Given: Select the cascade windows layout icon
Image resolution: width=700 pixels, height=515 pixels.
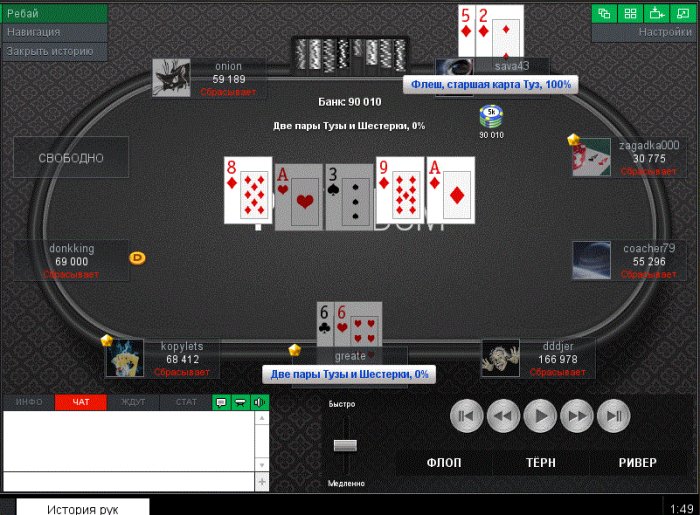Looking at the screenshot, I should pos(605,13).
